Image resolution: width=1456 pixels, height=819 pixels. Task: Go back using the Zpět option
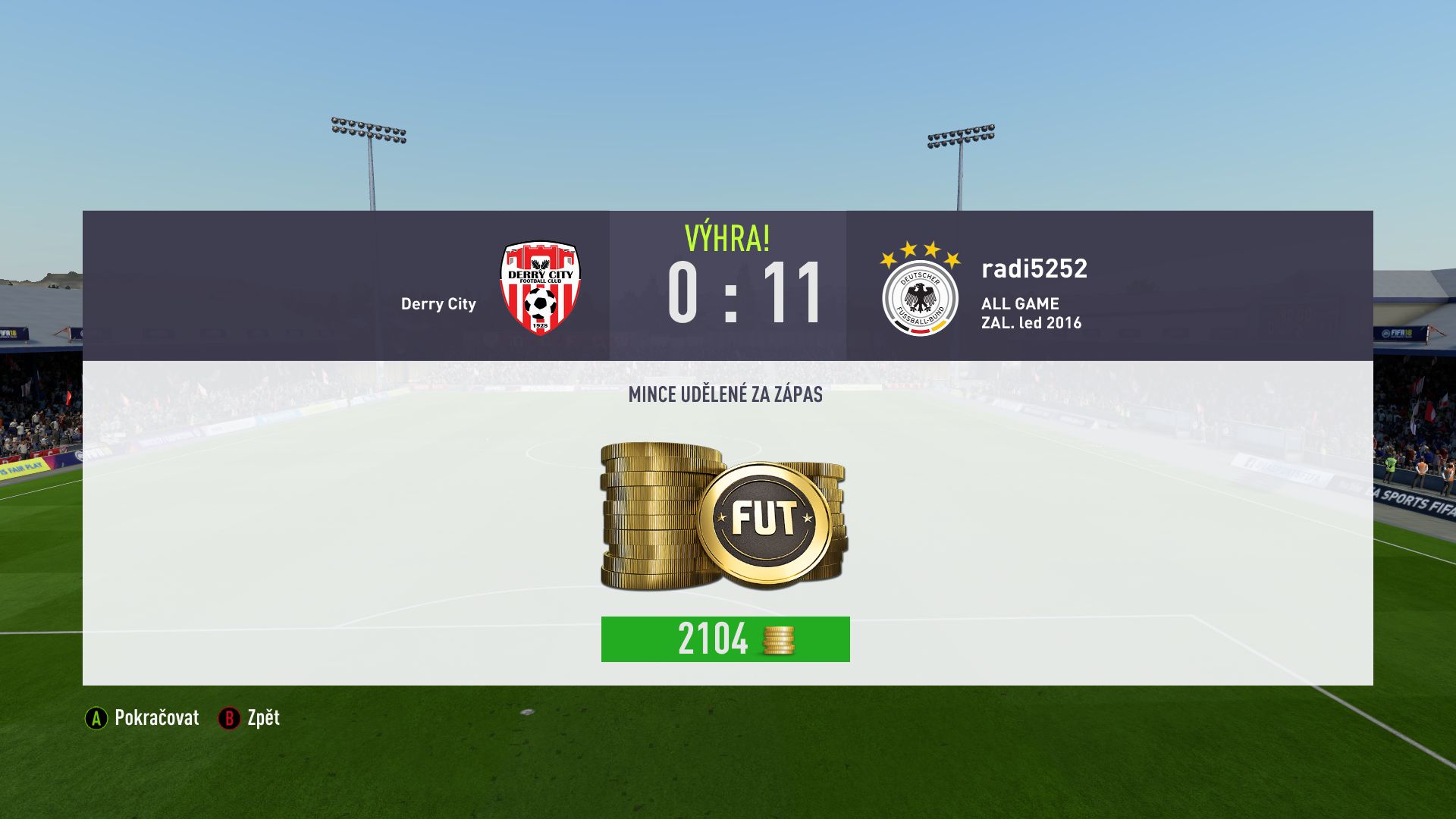250,718
